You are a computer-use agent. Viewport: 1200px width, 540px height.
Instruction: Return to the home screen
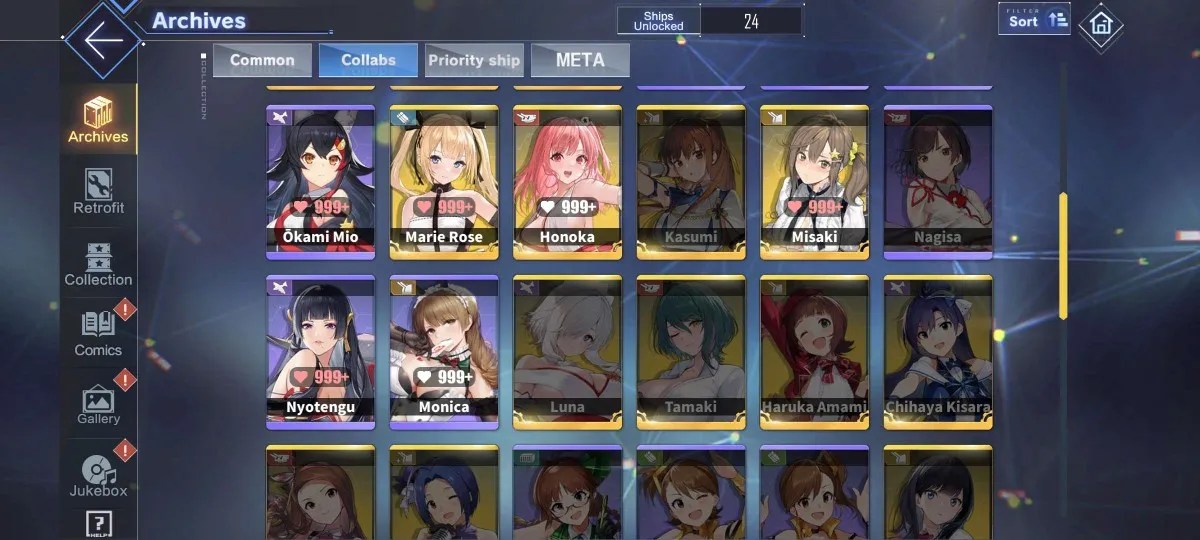click(1101, 24)
